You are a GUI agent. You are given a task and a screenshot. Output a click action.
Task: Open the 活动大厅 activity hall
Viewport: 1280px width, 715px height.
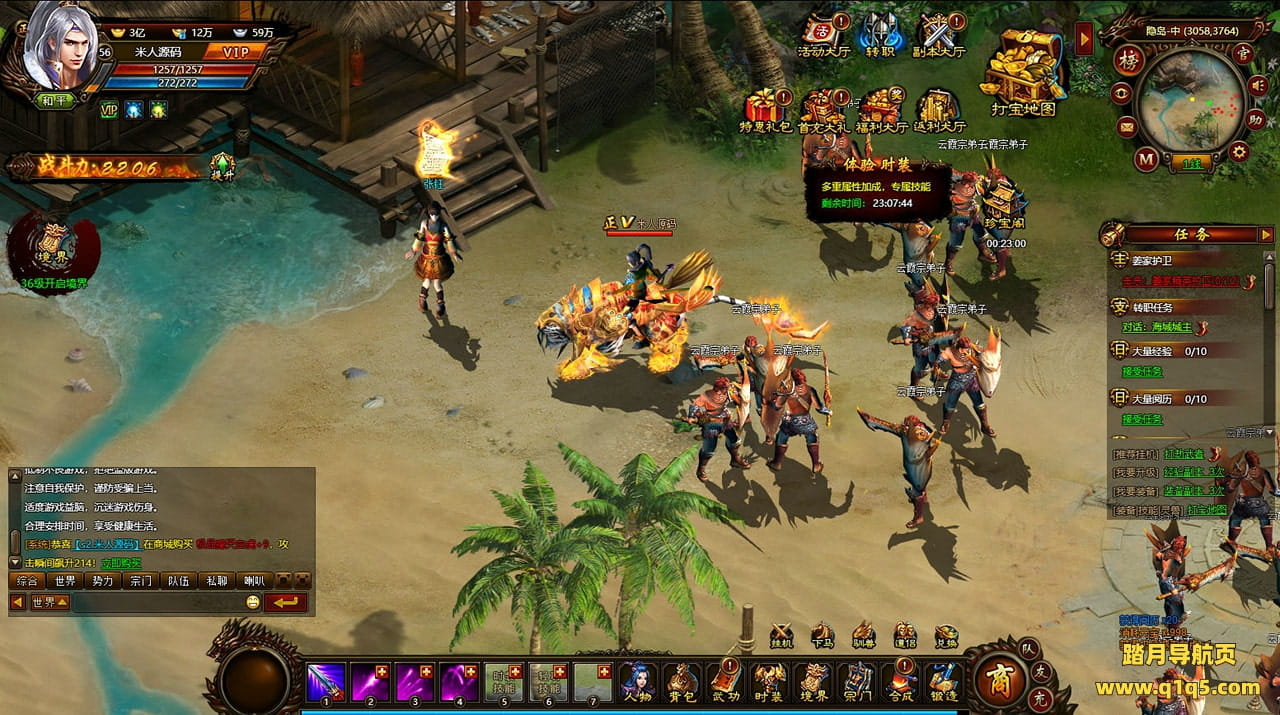822,36
